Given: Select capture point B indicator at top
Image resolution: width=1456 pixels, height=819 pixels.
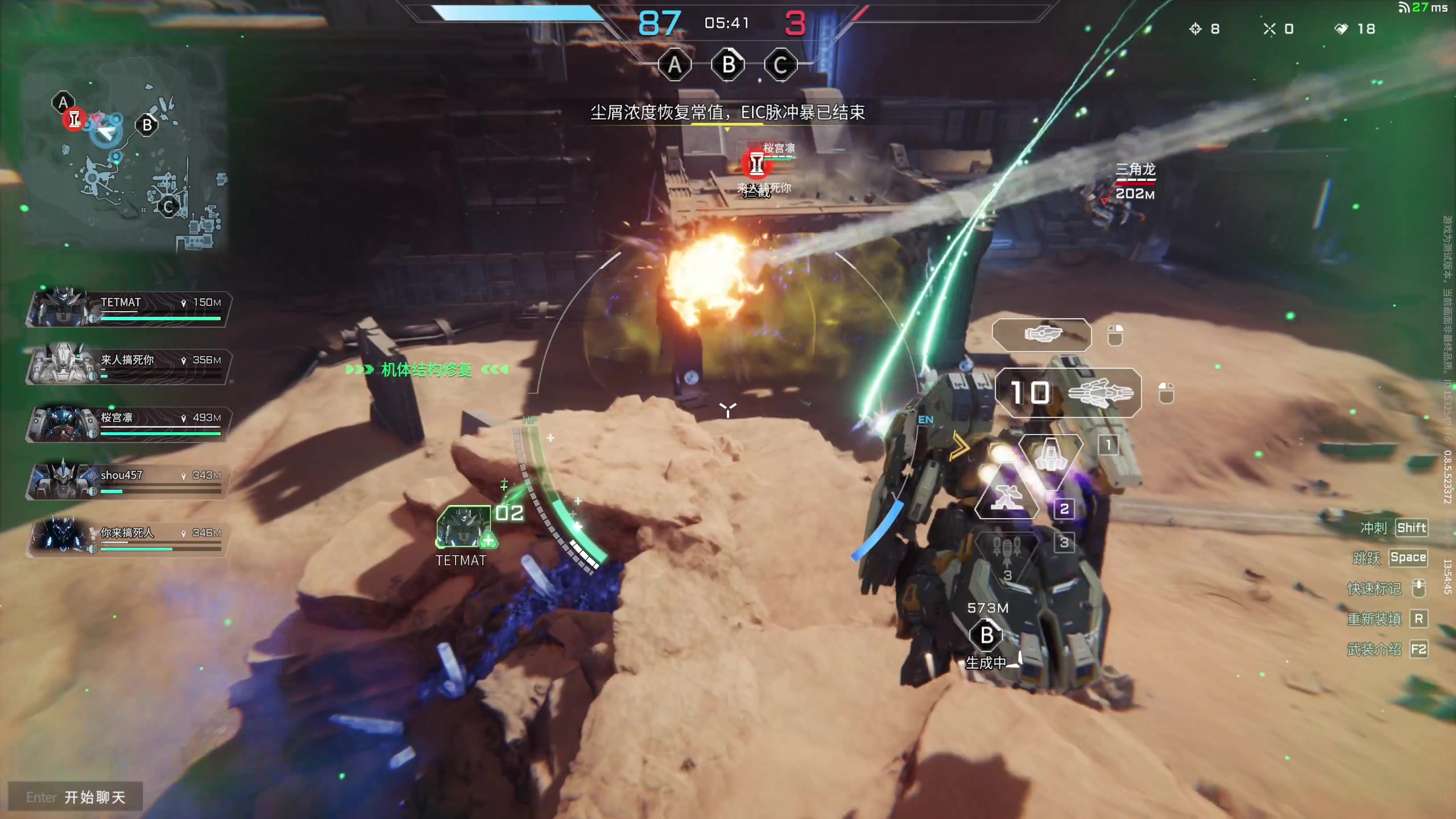Looking at the screenshot, I should 728,65.
